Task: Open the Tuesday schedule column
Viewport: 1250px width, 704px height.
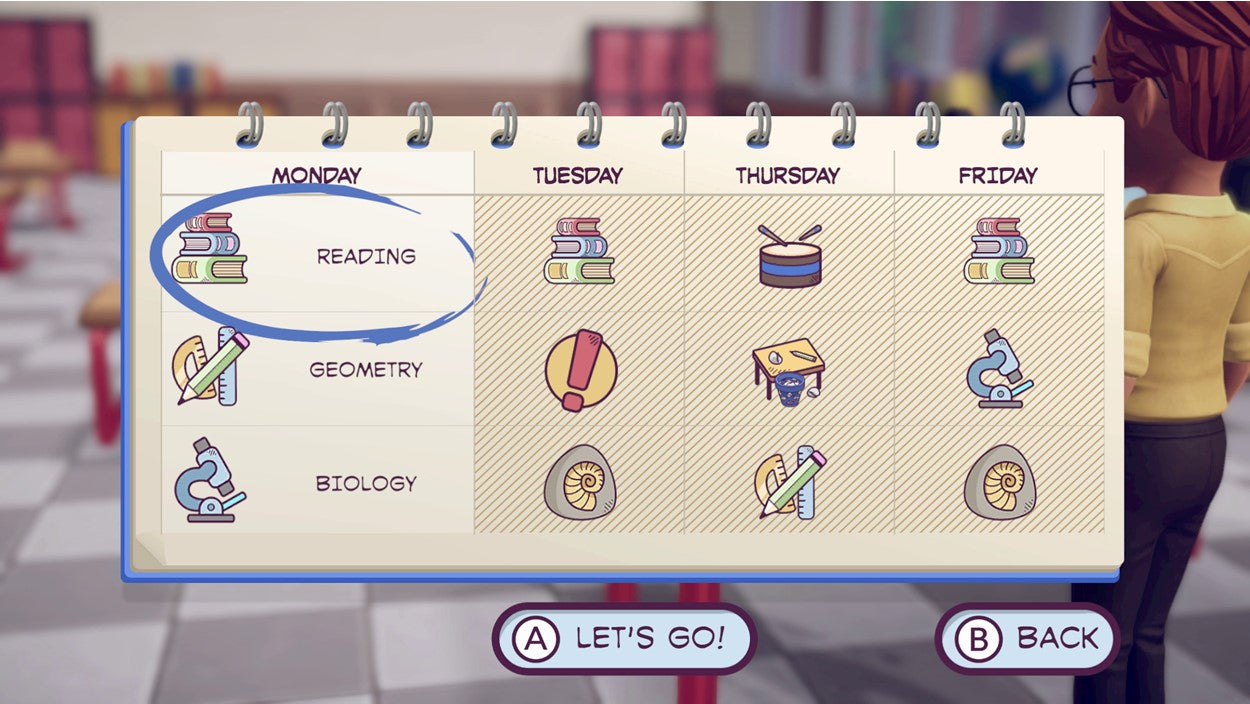Action: (x=578, y=176)
